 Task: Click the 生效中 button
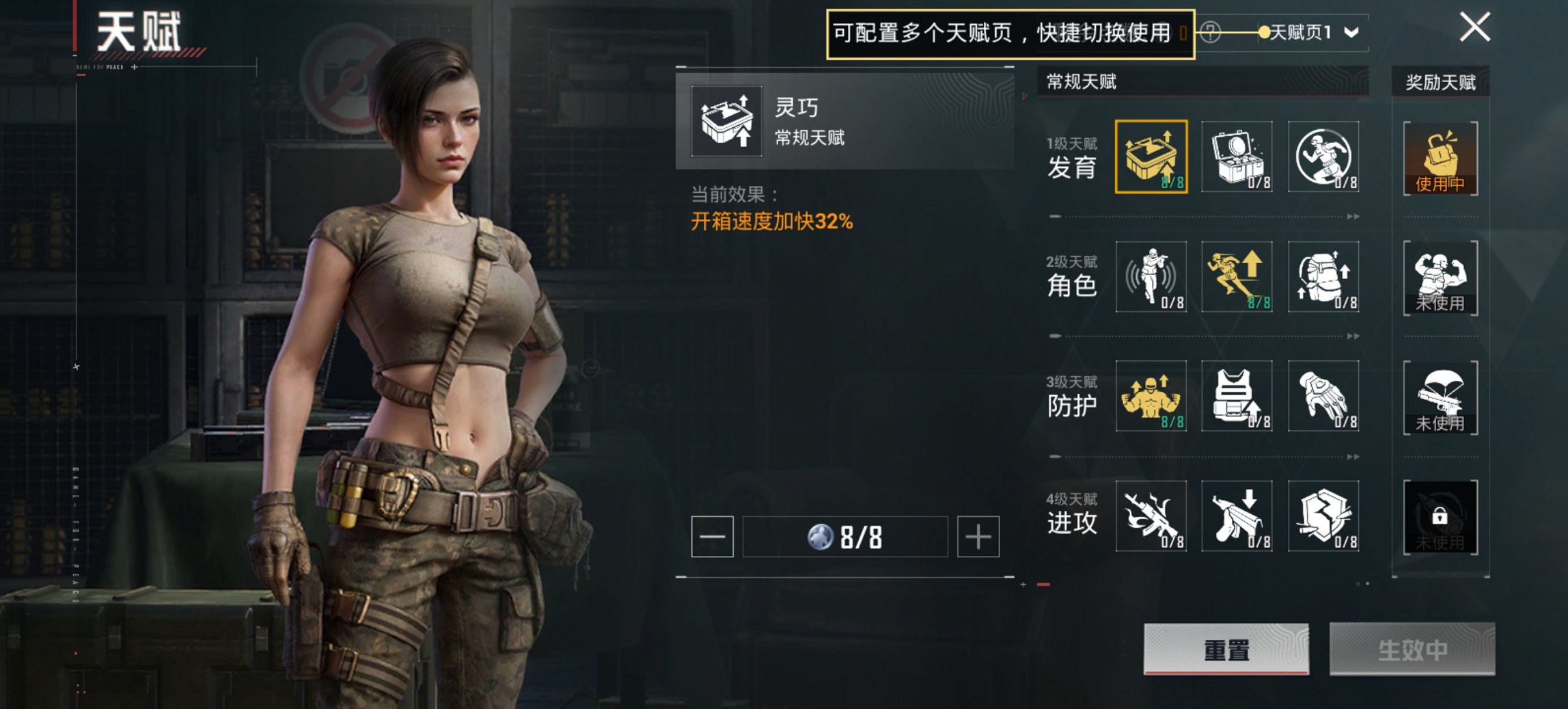[1411, 651]
